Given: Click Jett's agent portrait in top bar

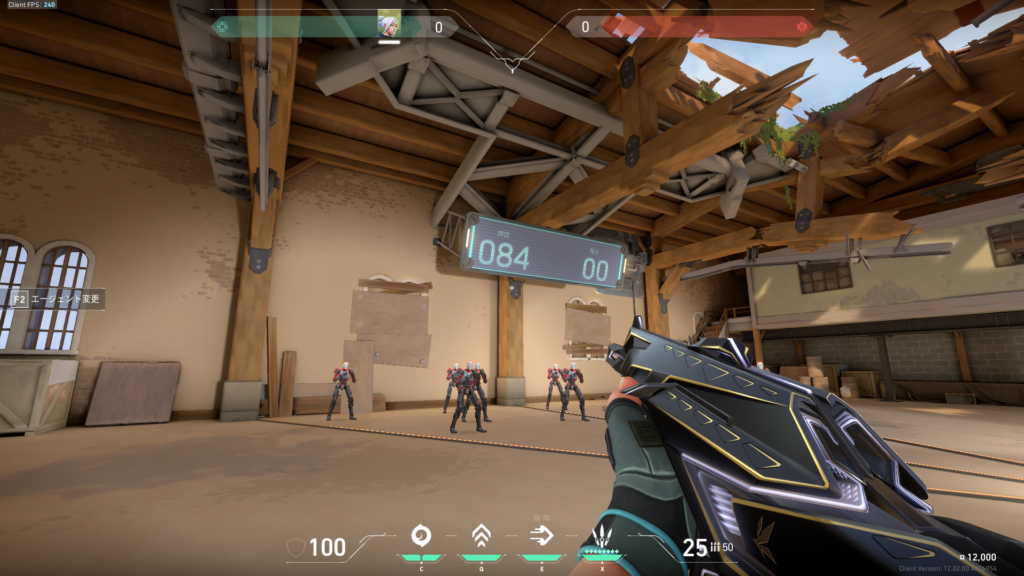Looking at the screenshot, I should 388,25.
